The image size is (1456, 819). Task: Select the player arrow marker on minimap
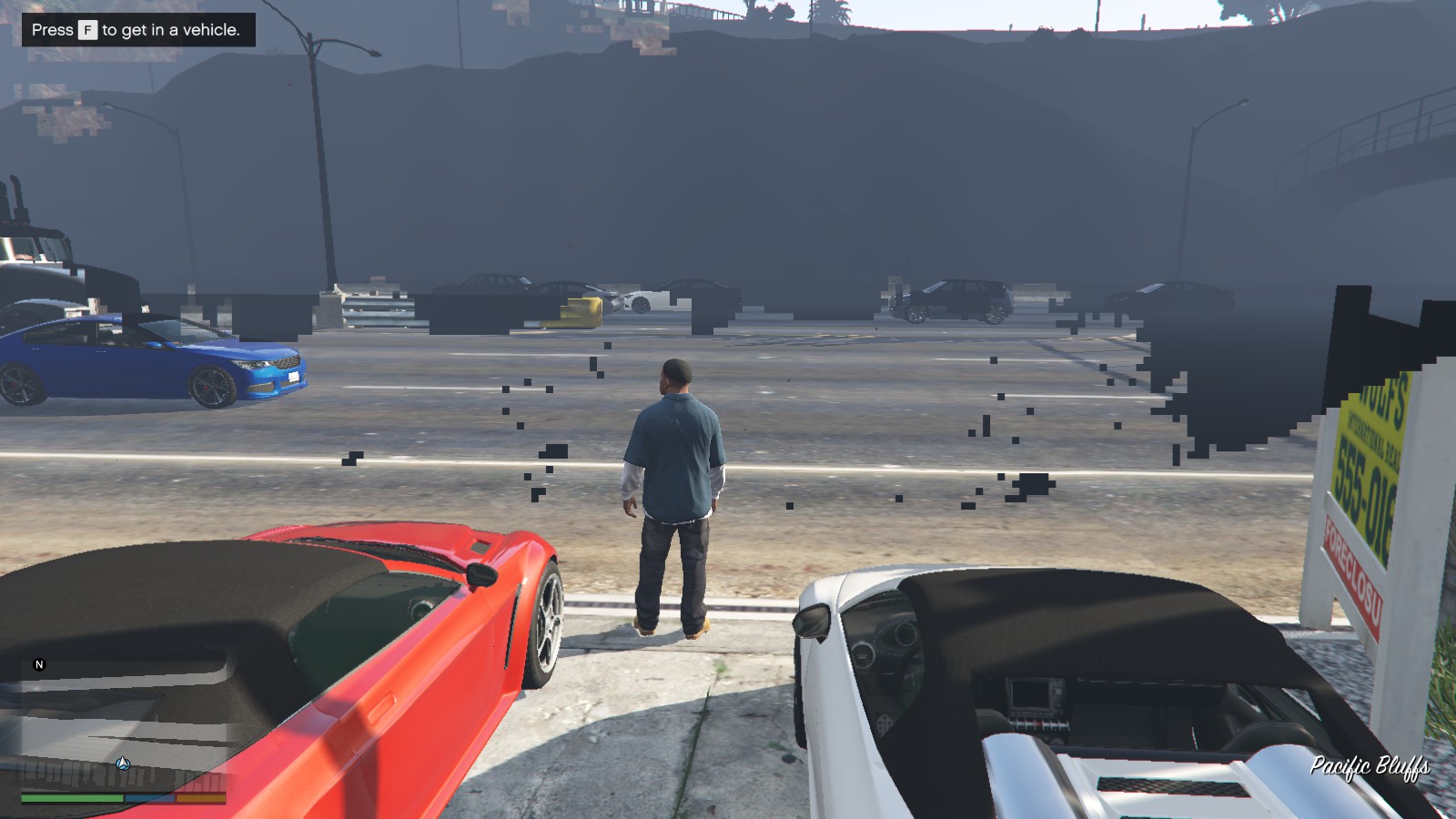tap(123, 763)
